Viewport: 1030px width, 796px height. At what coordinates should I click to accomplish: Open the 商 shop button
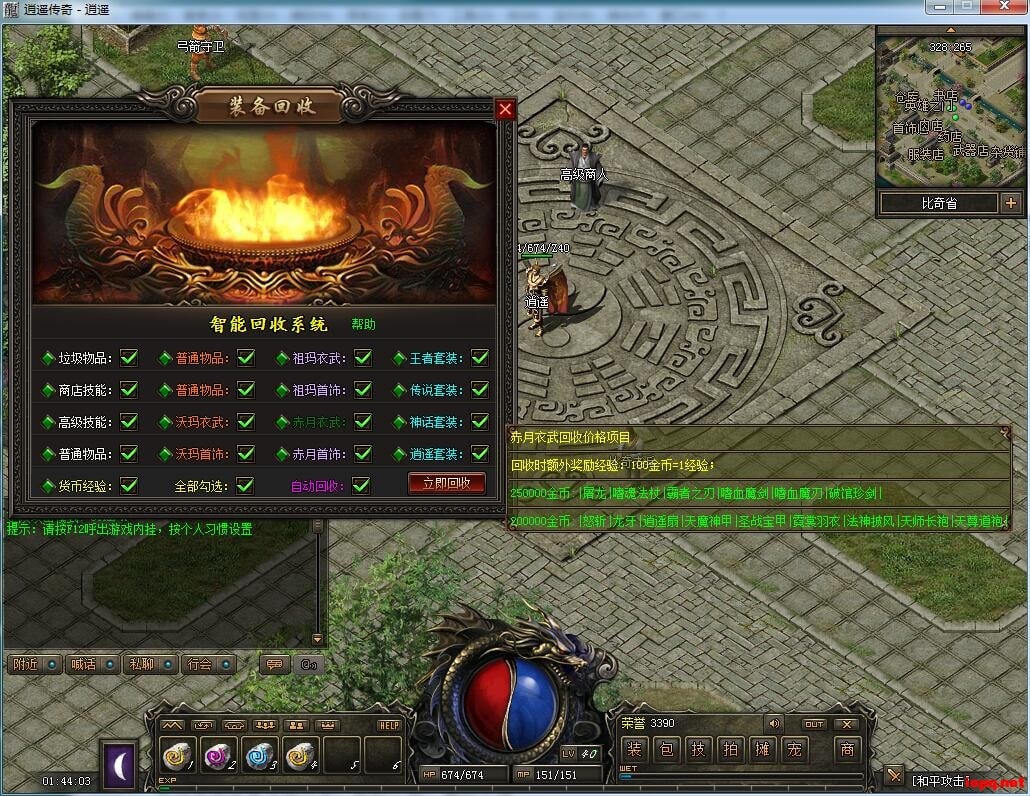[x=847, y=749]
